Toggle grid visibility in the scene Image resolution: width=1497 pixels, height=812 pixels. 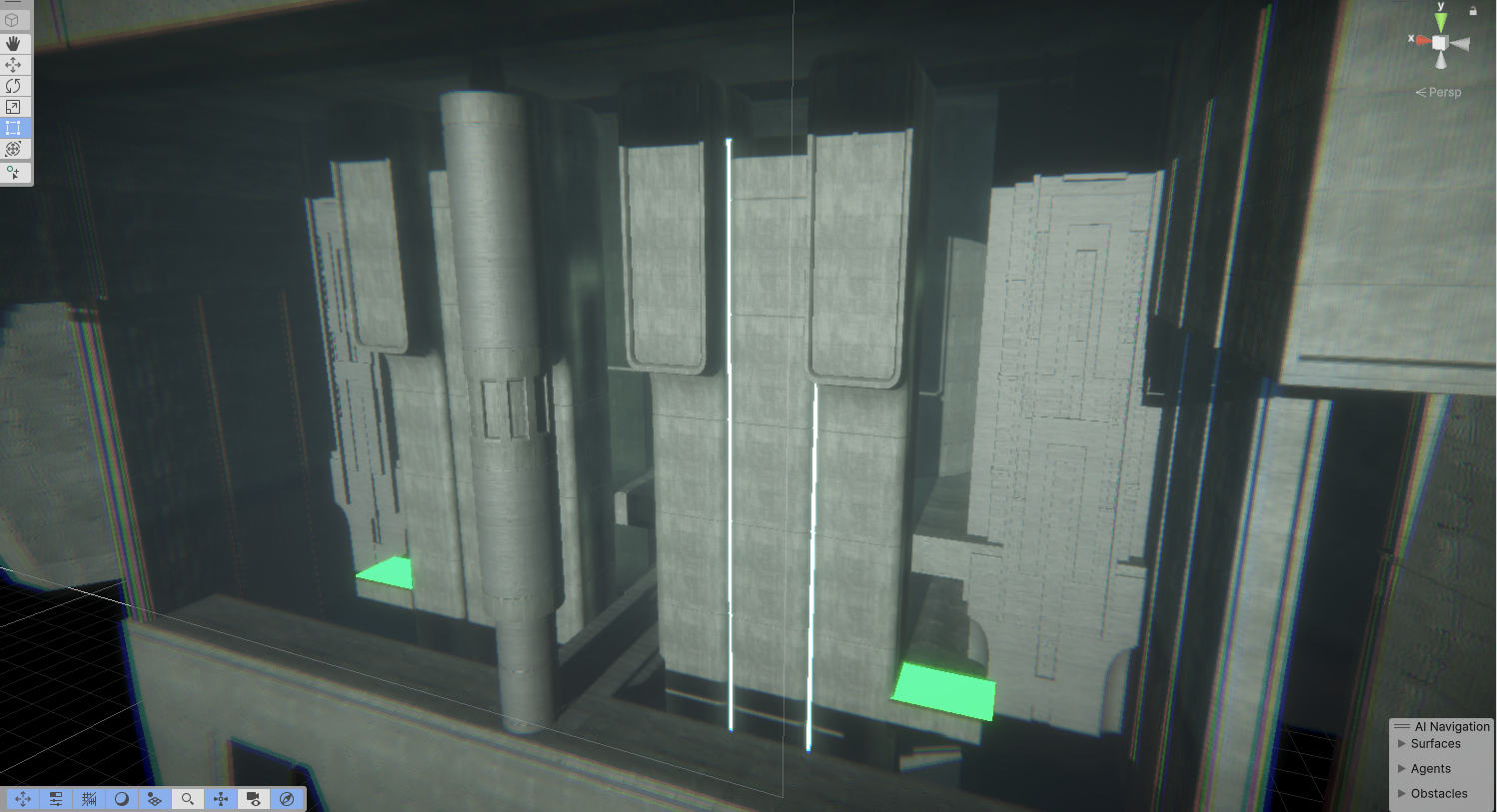(88, 798)
